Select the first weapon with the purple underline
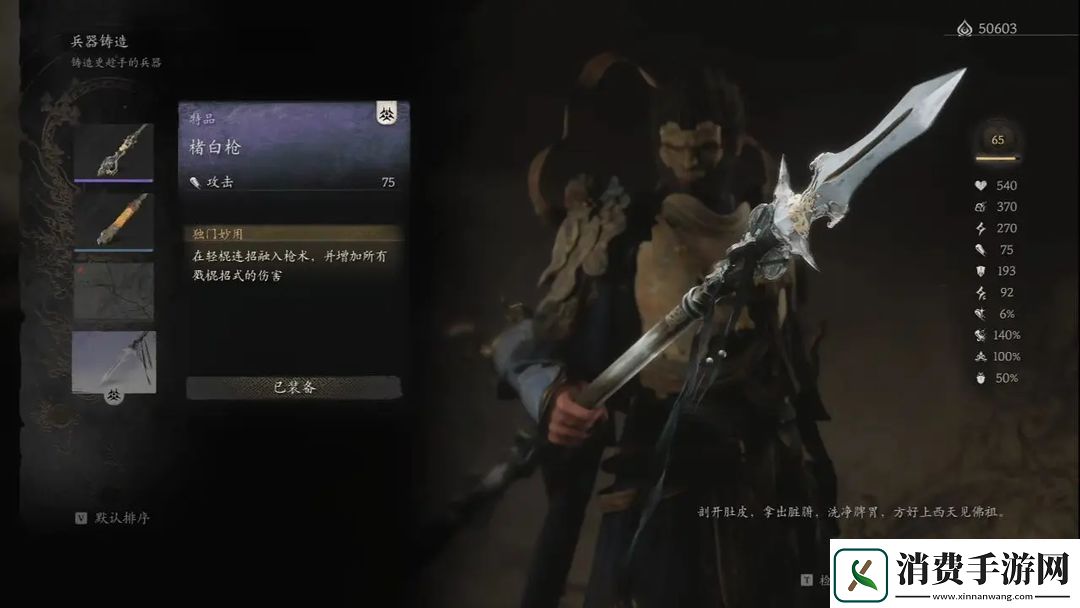This screenshot has height=608, width=1080. click(113, 152)
